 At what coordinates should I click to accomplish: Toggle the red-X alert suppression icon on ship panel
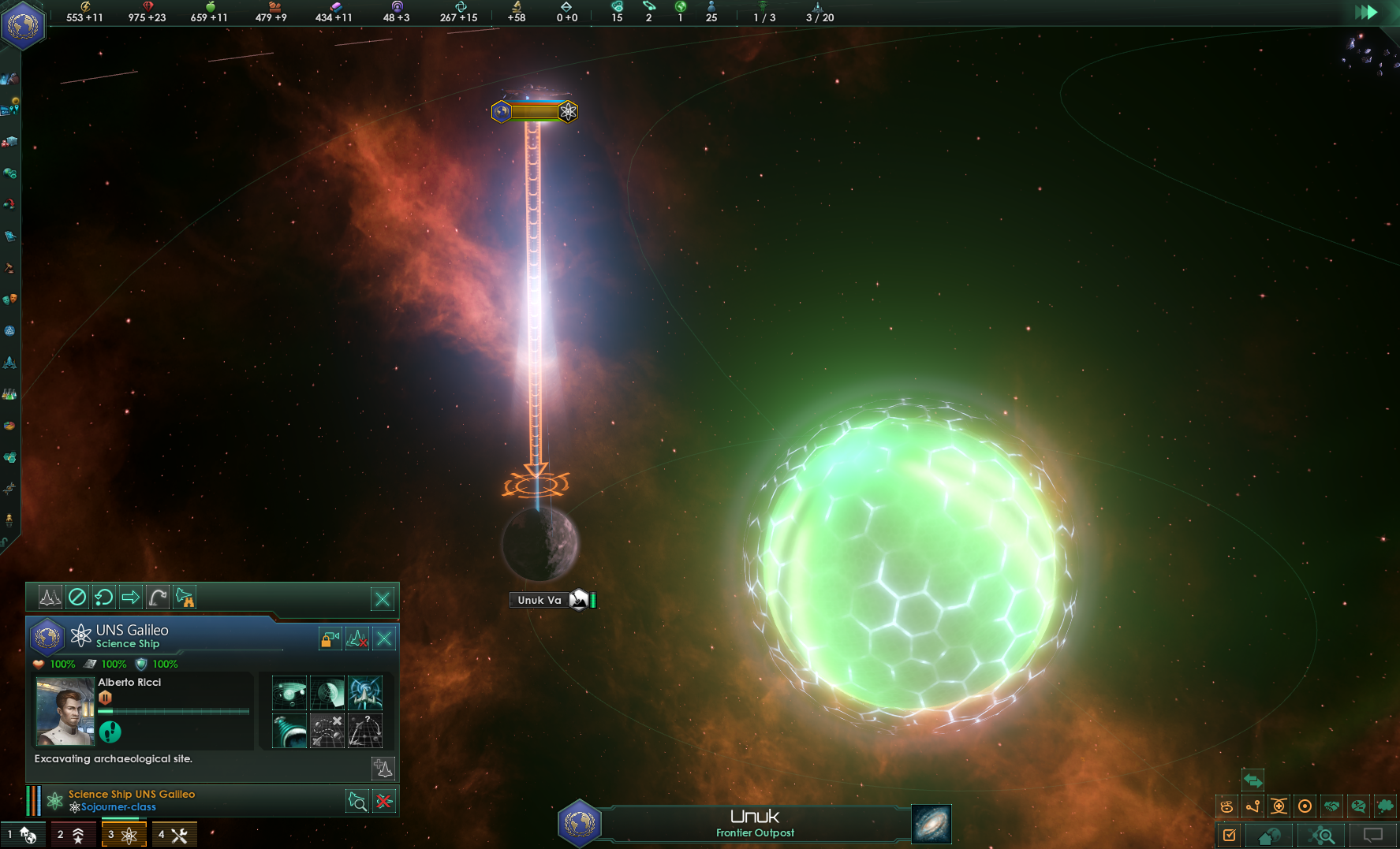357,639
